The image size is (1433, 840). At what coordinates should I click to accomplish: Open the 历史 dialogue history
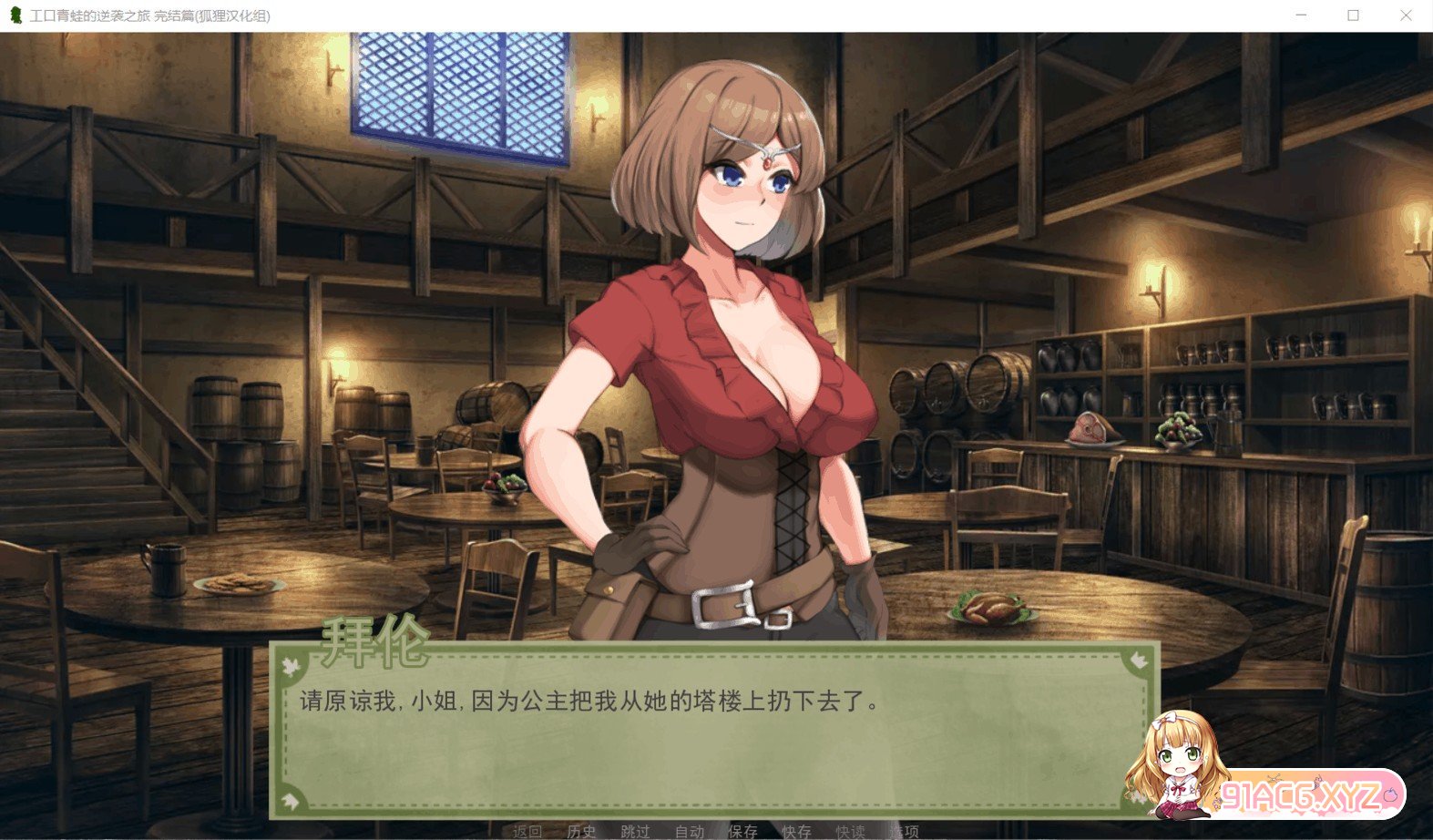click(x=581, y=831)
